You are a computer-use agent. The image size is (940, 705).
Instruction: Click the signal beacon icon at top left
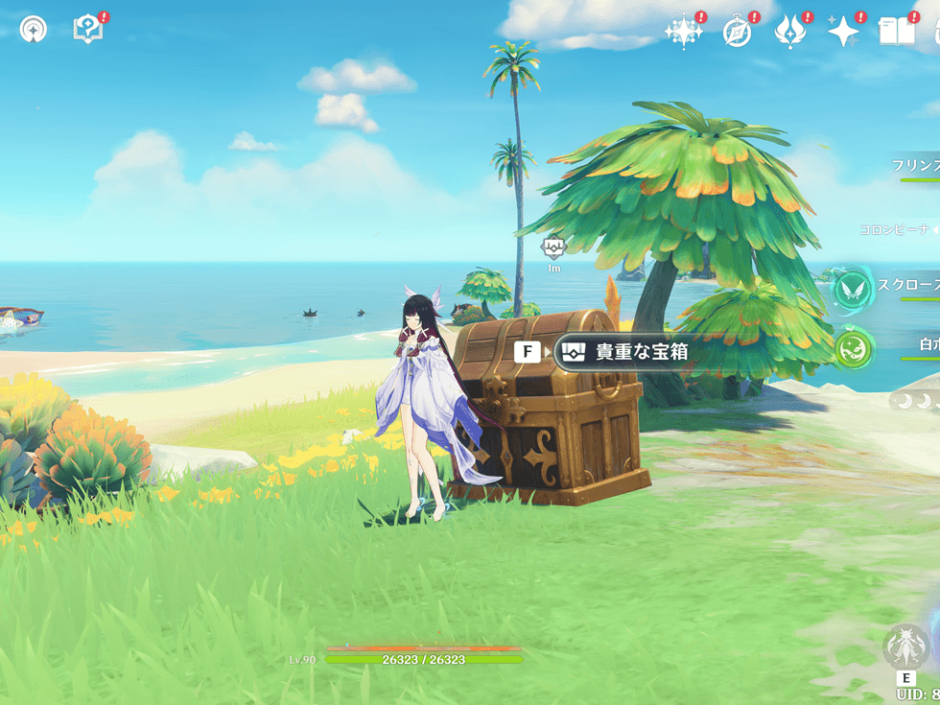pyautogui.click(x=33, y=29)
